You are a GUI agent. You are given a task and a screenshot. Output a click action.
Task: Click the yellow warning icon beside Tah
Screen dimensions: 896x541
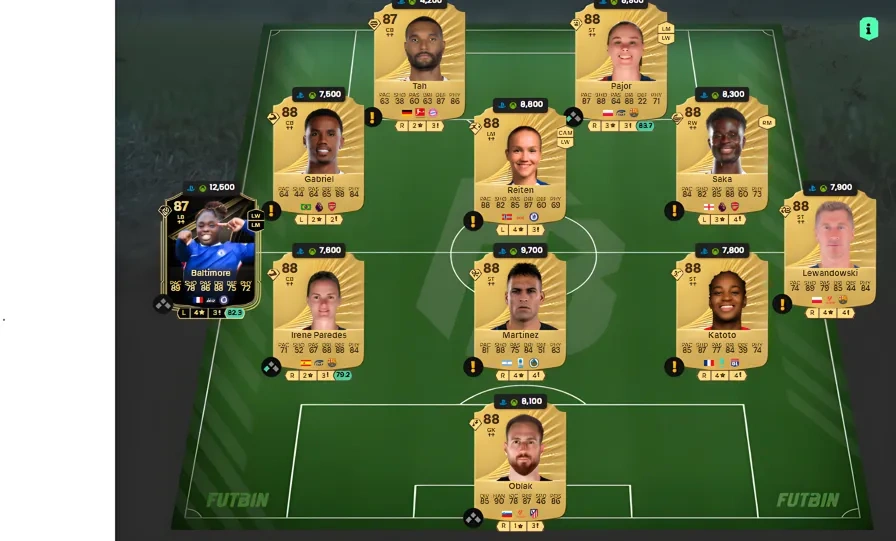(373, 117)
